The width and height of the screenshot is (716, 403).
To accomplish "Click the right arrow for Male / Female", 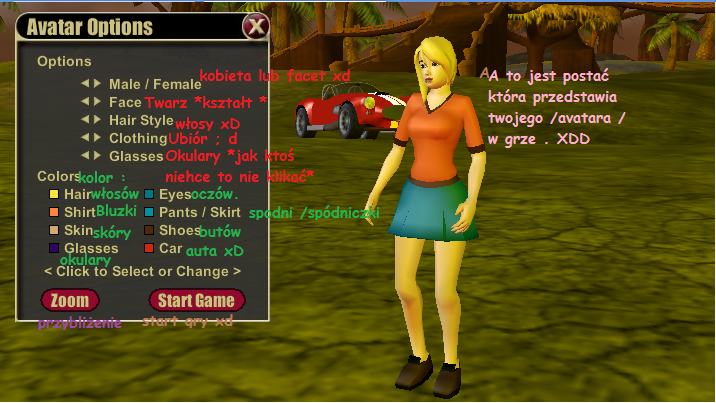I will (98, 84).
